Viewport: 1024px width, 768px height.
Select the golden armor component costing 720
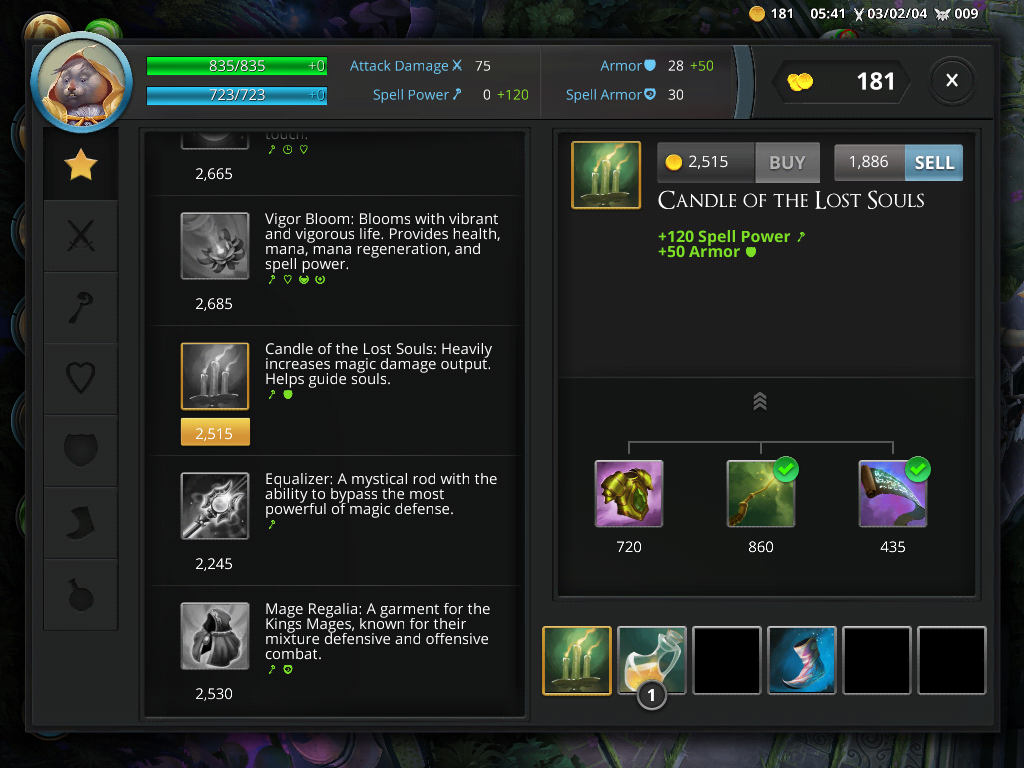[629, 494]
